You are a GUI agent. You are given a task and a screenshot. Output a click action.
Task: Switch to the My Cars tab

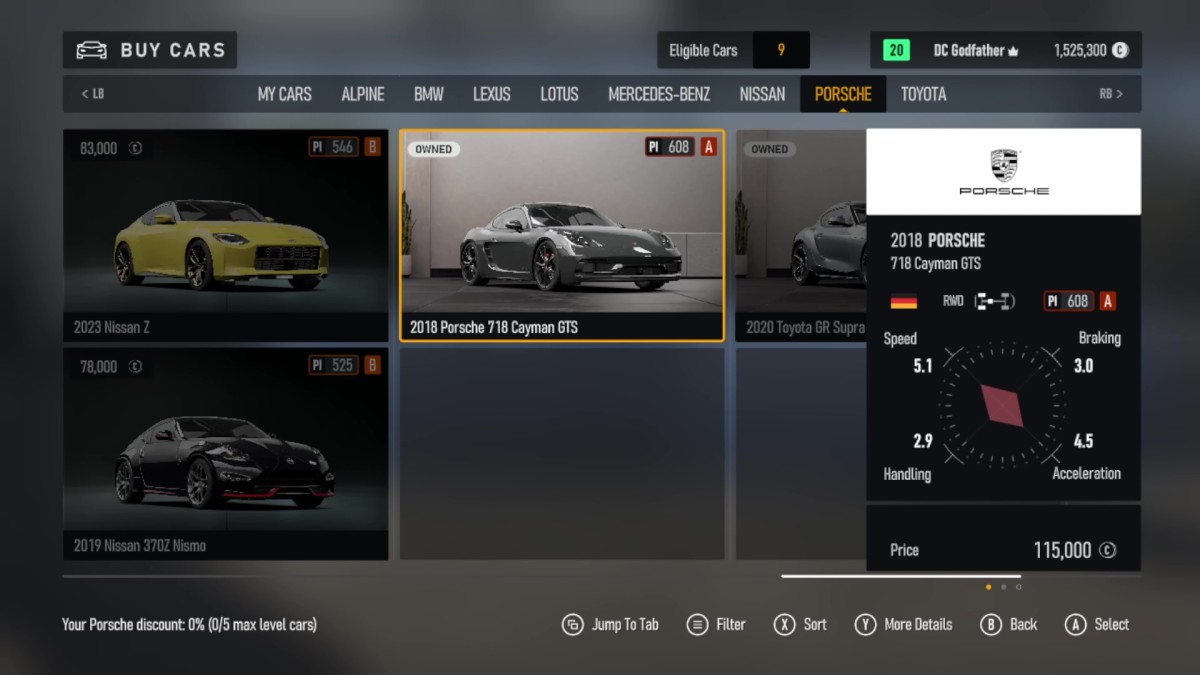(284, 94)
